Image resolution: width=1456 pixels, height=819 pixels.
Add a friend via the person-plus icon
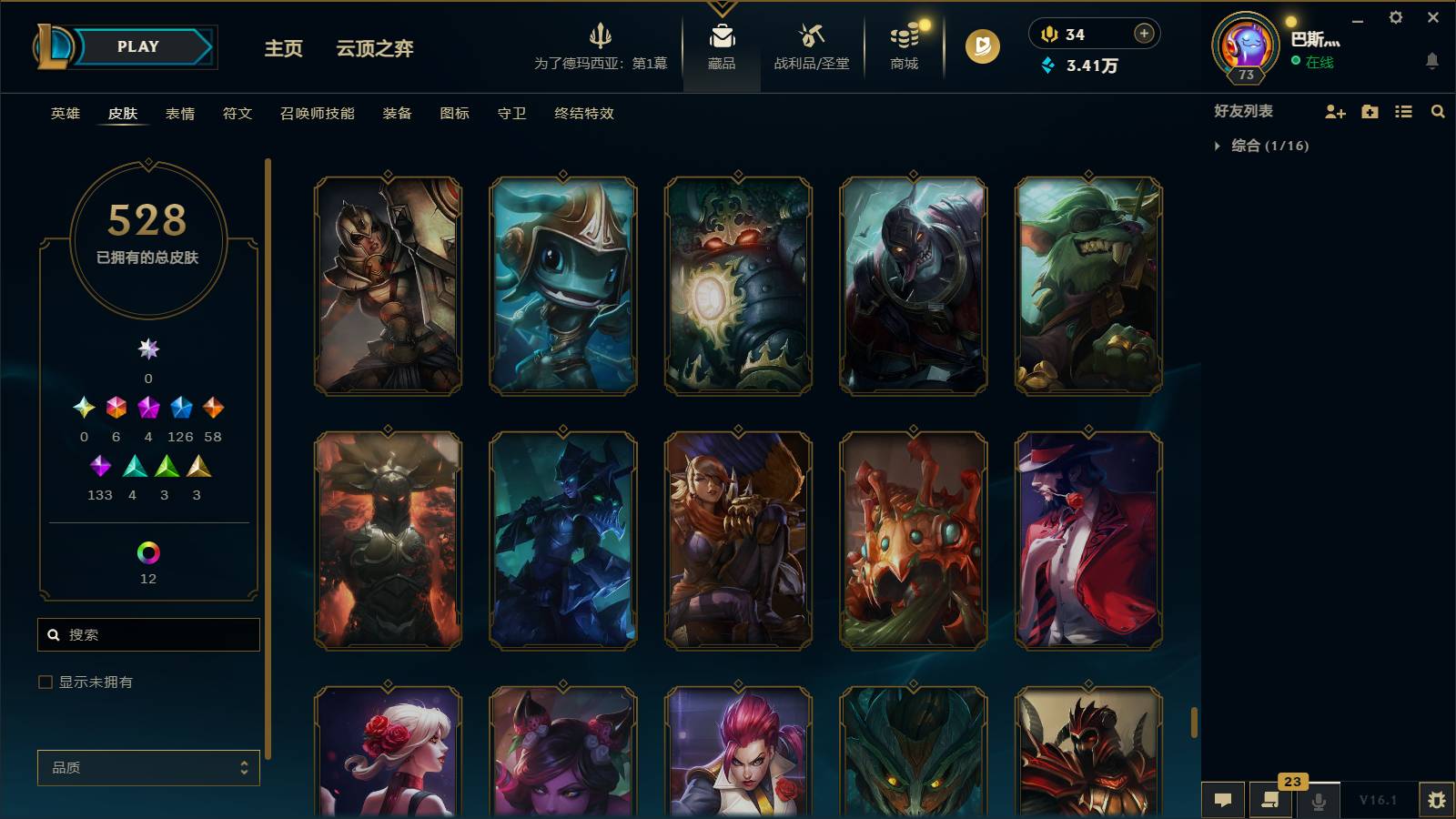(1334, 112)
